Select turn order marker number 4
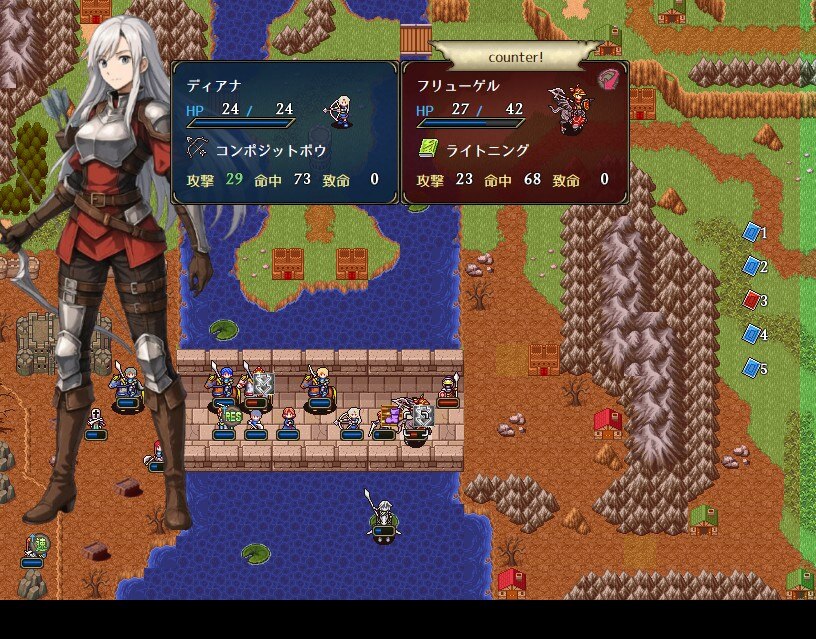Viewport: 816px width, 639px height. (753, 334)
